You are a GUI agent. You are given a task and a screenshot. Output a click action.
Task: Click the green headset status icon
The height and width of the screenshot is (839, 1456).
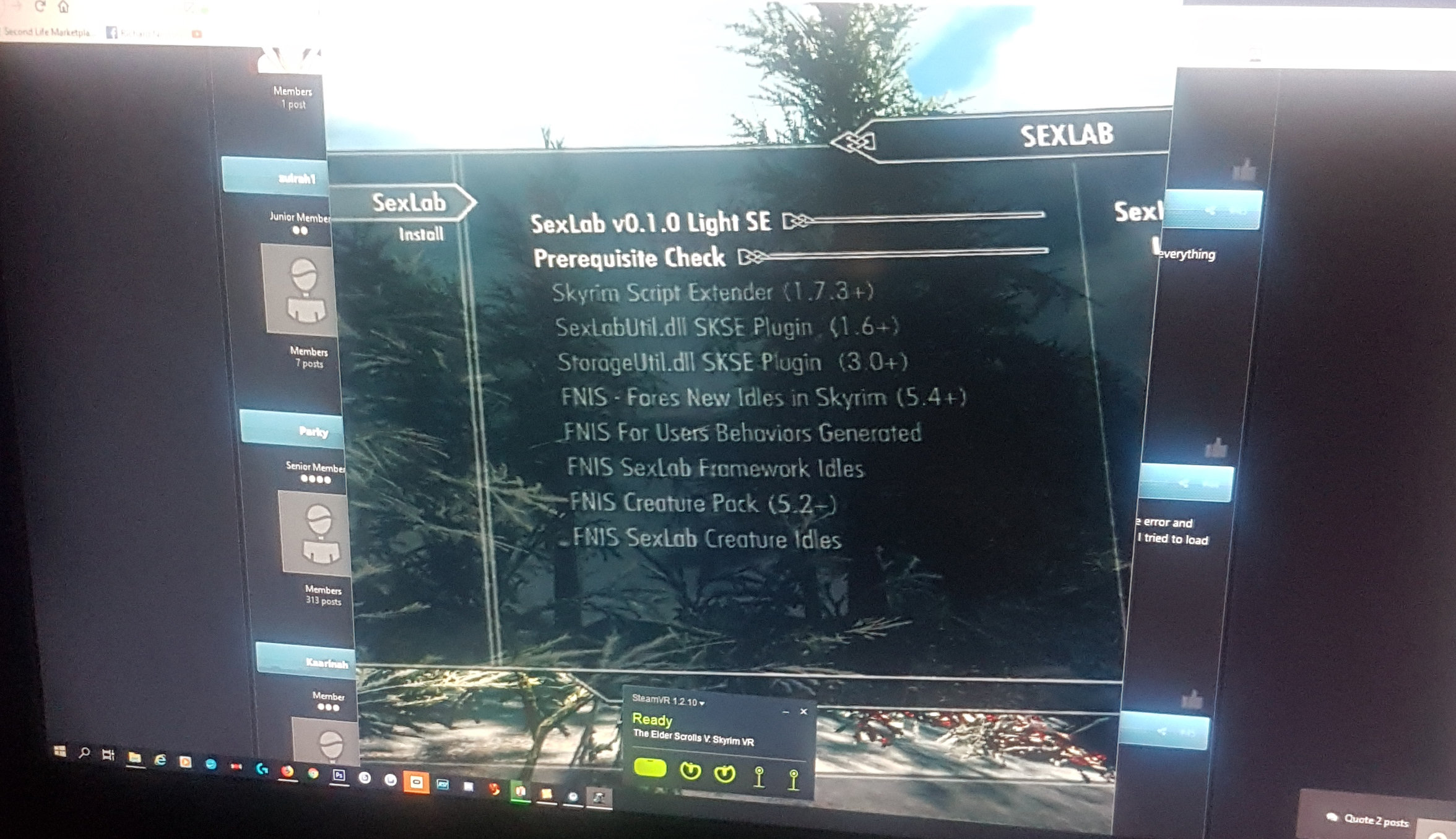[650, 768]
